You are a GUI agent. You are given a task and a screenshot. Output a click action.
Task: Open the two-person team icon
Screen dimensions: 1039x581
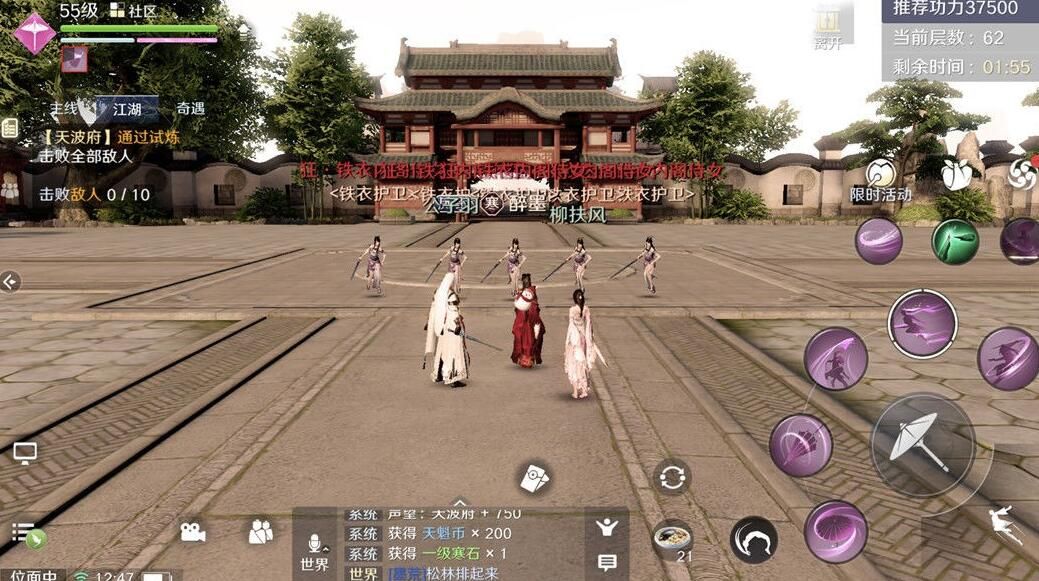click(x=261, y=532)
